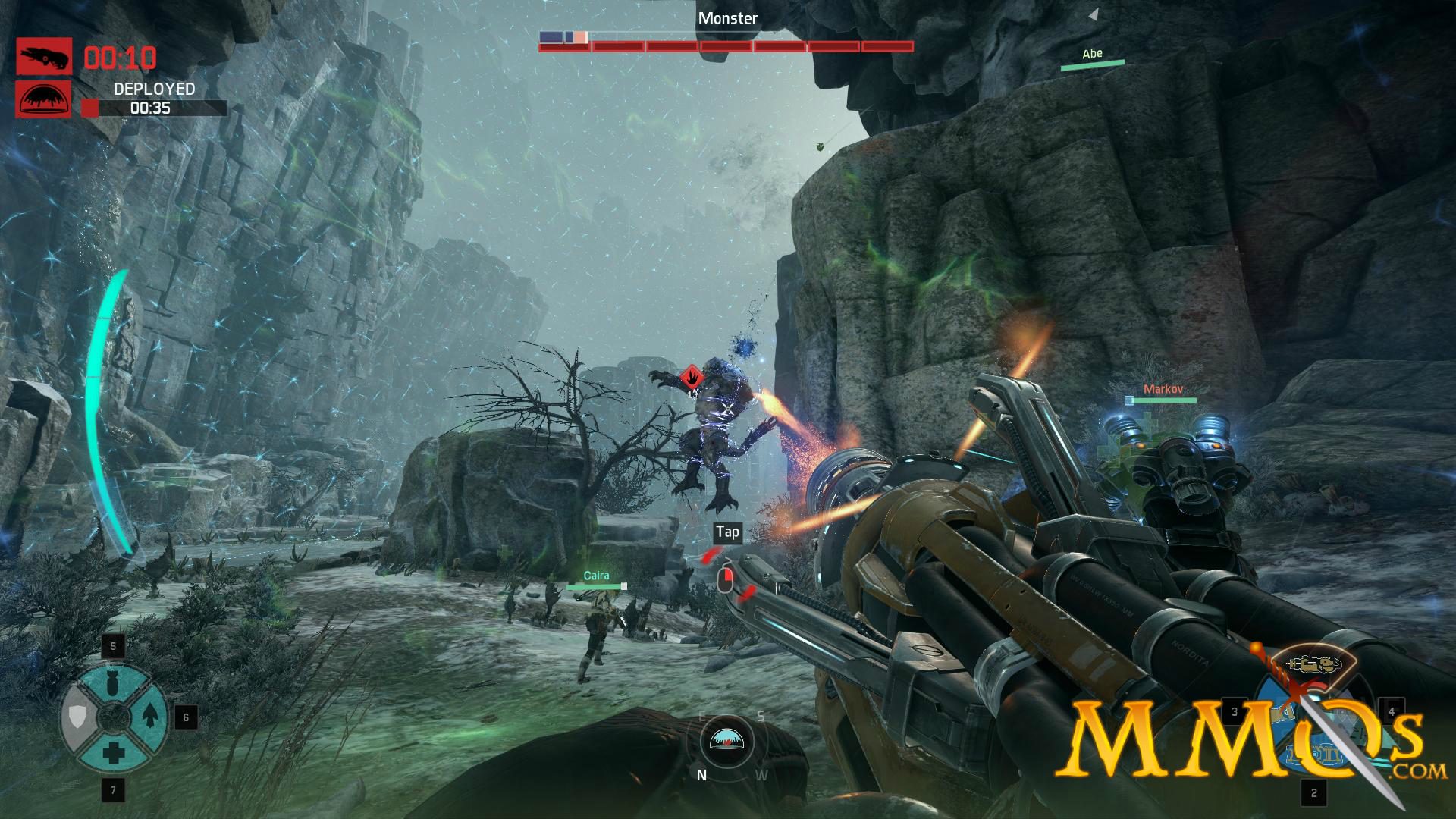The height and width of the screenshot is (819, 1456).
Task: Click the red dropship timer icon
Action: click(44, 57)
